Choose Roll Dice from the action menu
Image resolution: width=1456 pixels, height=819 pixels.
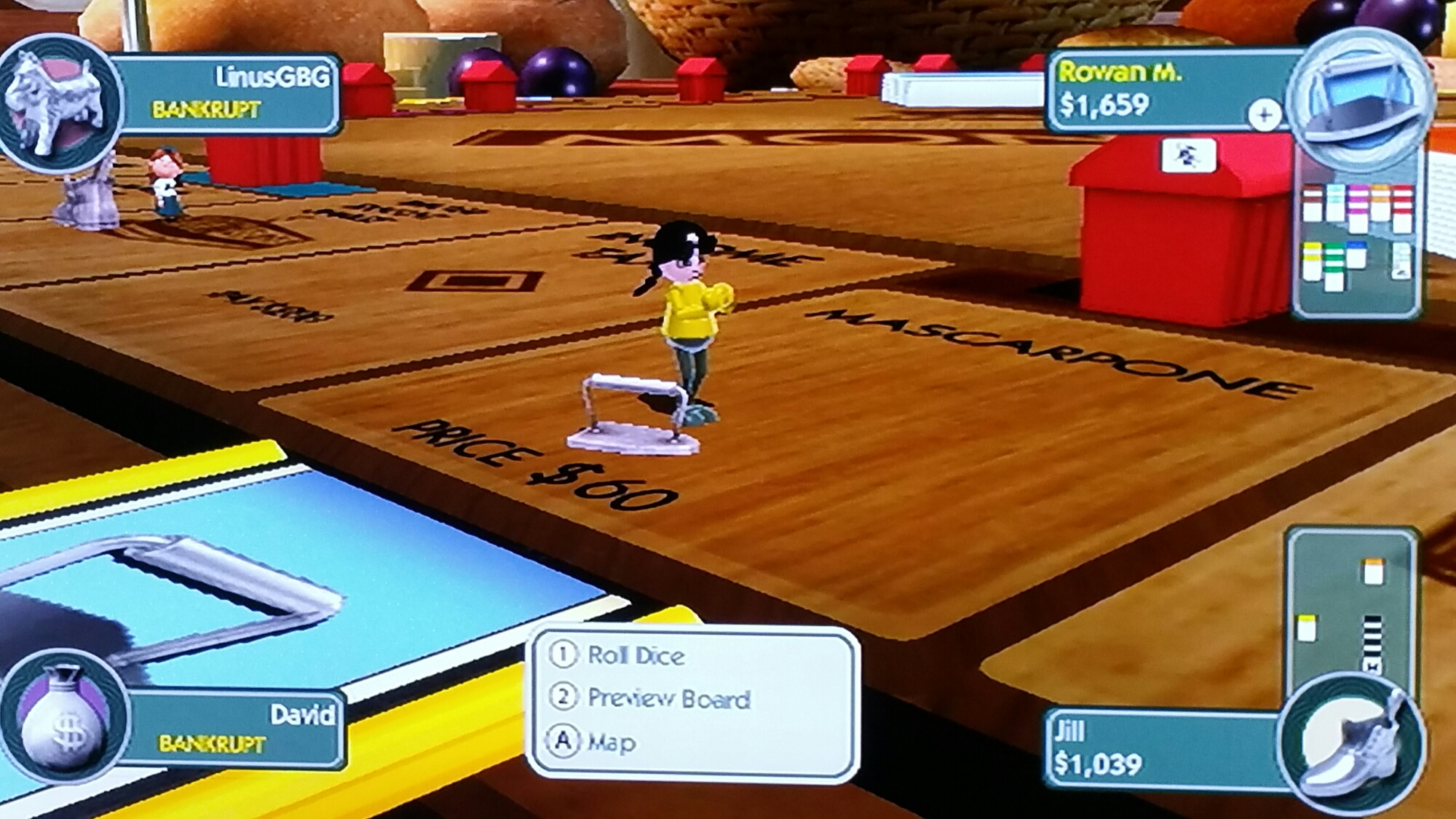(636, 656)
